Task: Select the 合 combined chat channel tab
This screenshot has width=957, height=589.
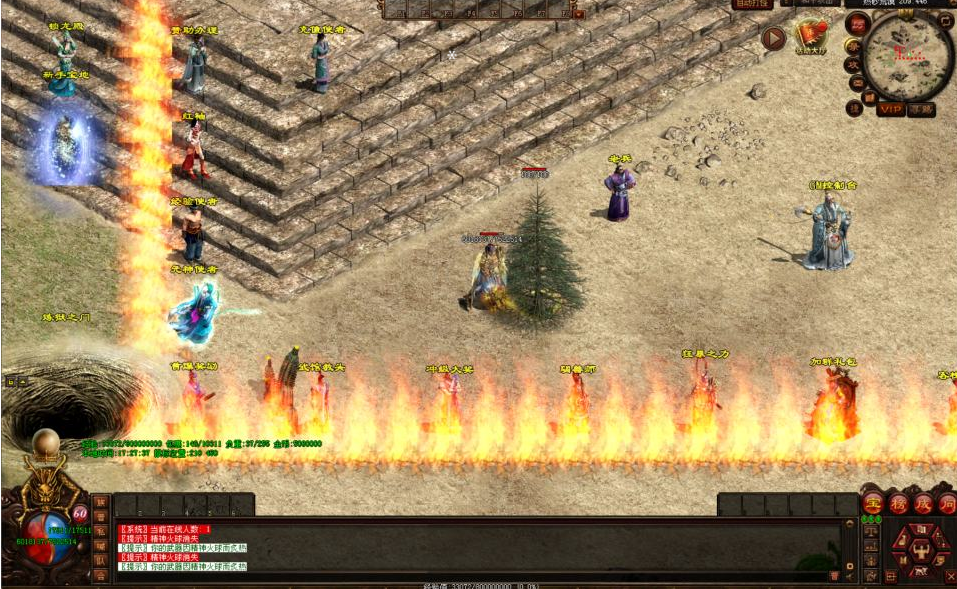Action: tap(100, 575)
